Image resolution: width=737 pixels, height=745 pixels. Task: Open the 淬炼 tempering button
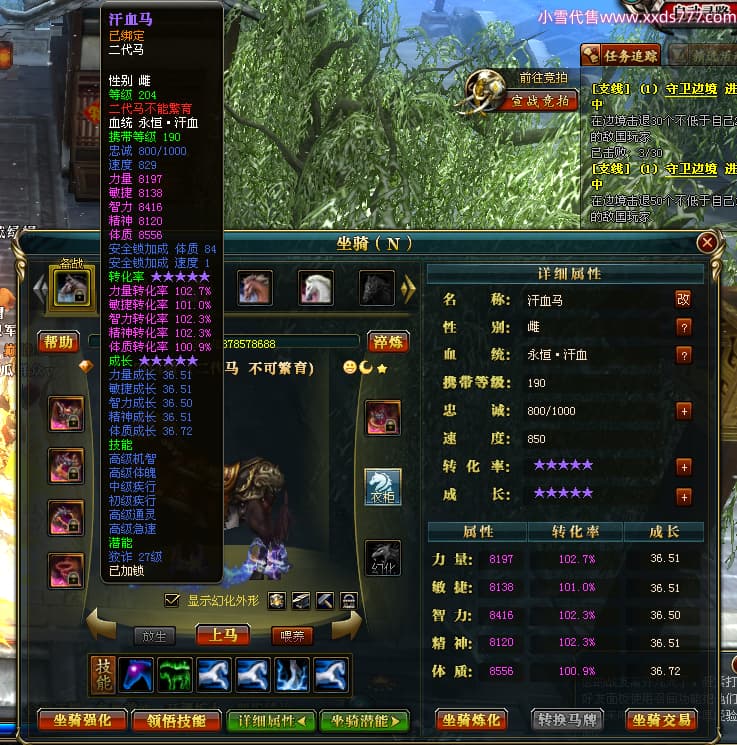388,342
